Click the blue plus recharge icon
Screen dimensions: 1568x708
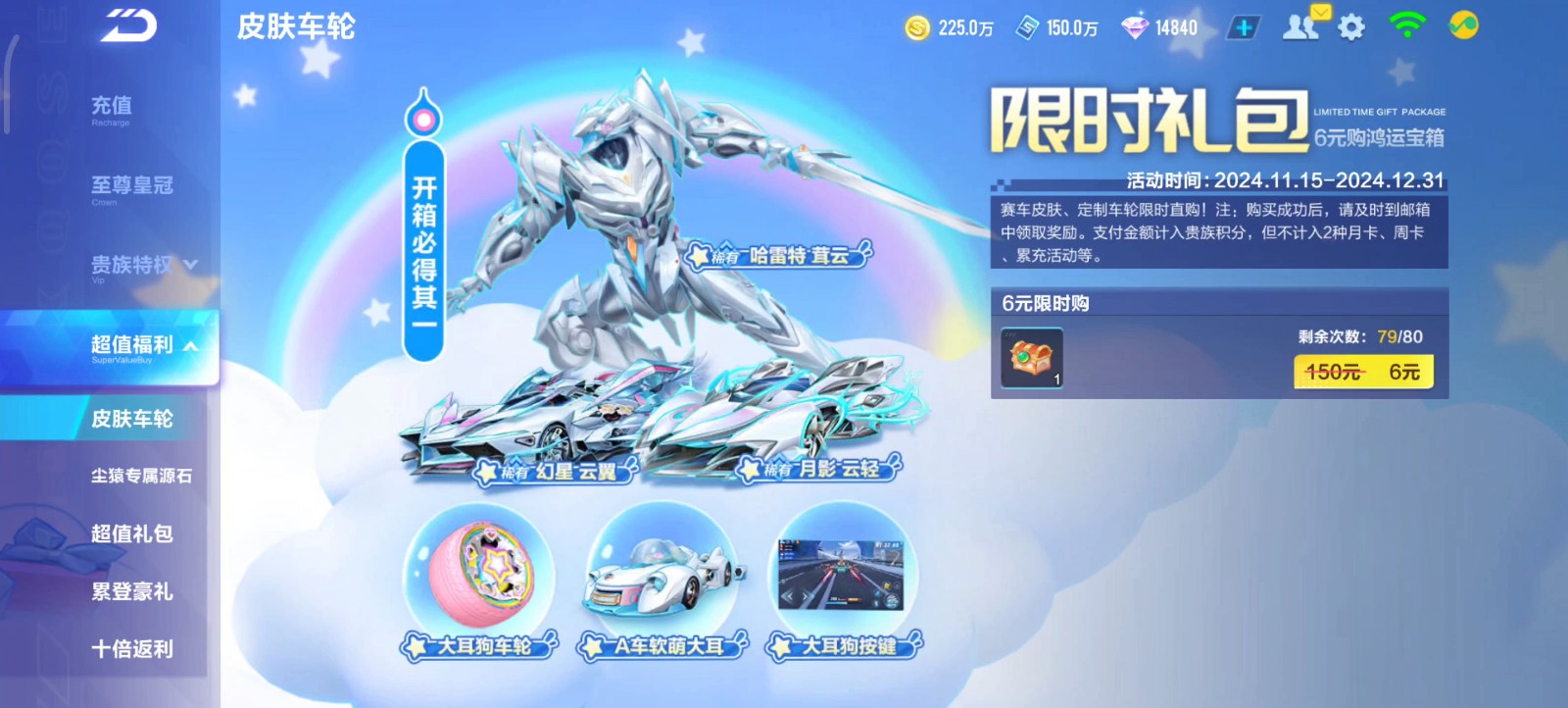[1243, 26]
